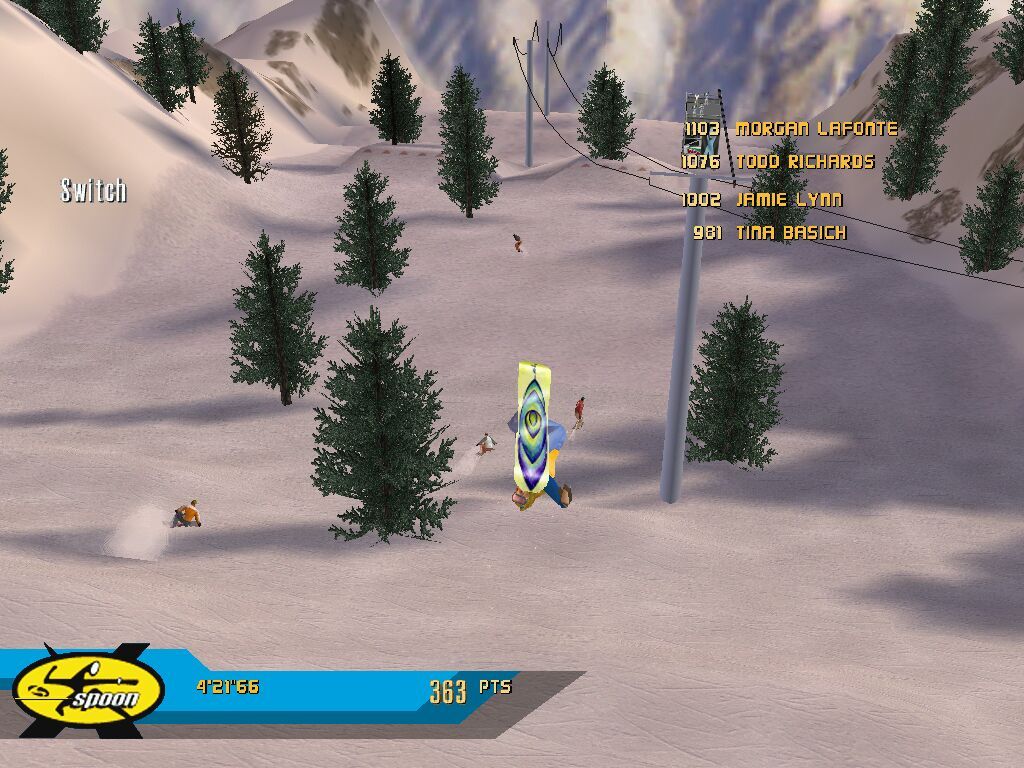Click the Spoon X logo badge
Viewport: 1024px width, 768px height.
[88, 691]
